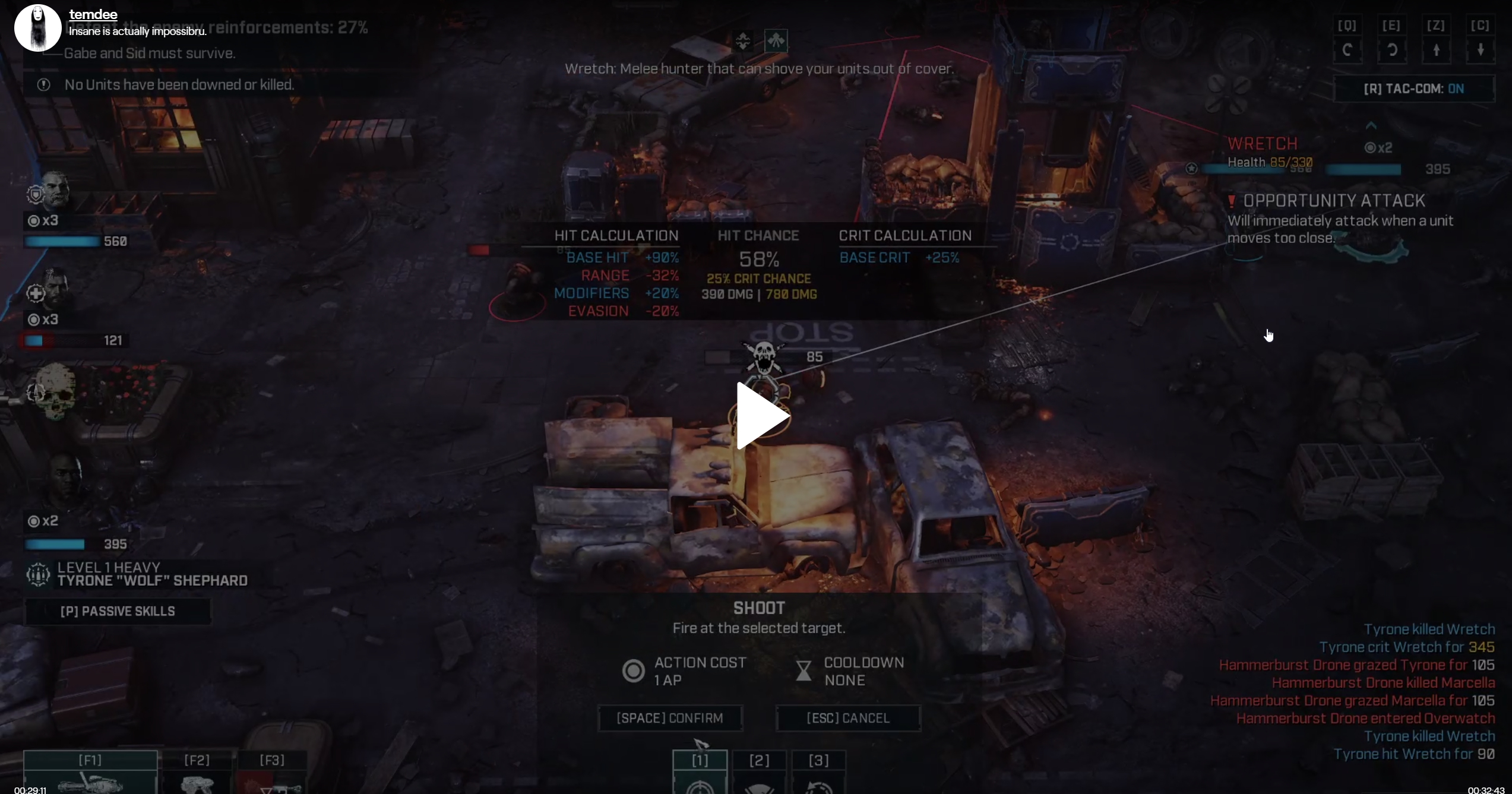
Task: Switch to the F2 pistol slot
Action: (x=197, y=773)
